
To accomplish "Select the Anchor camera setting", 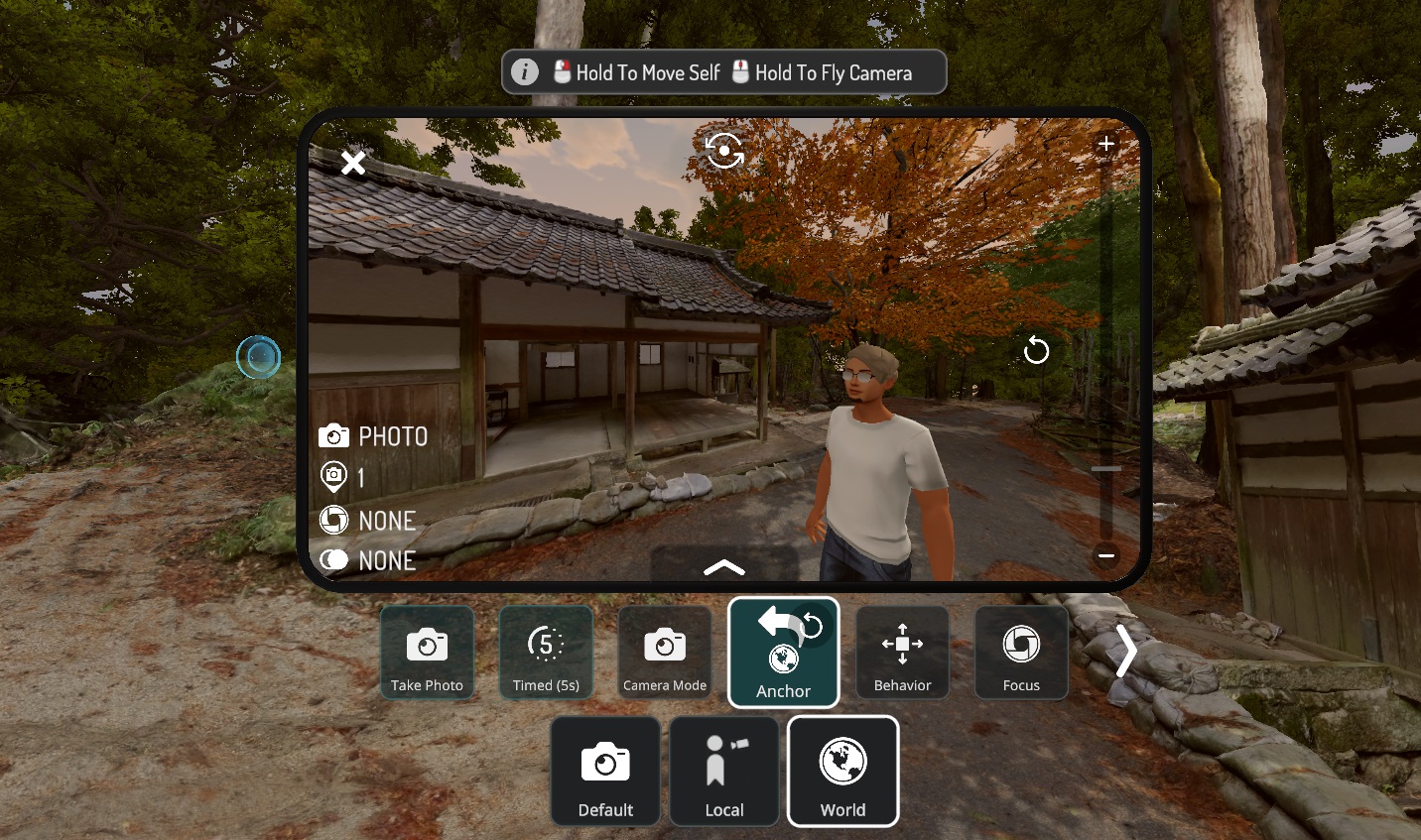I will [x=784, y=653].
